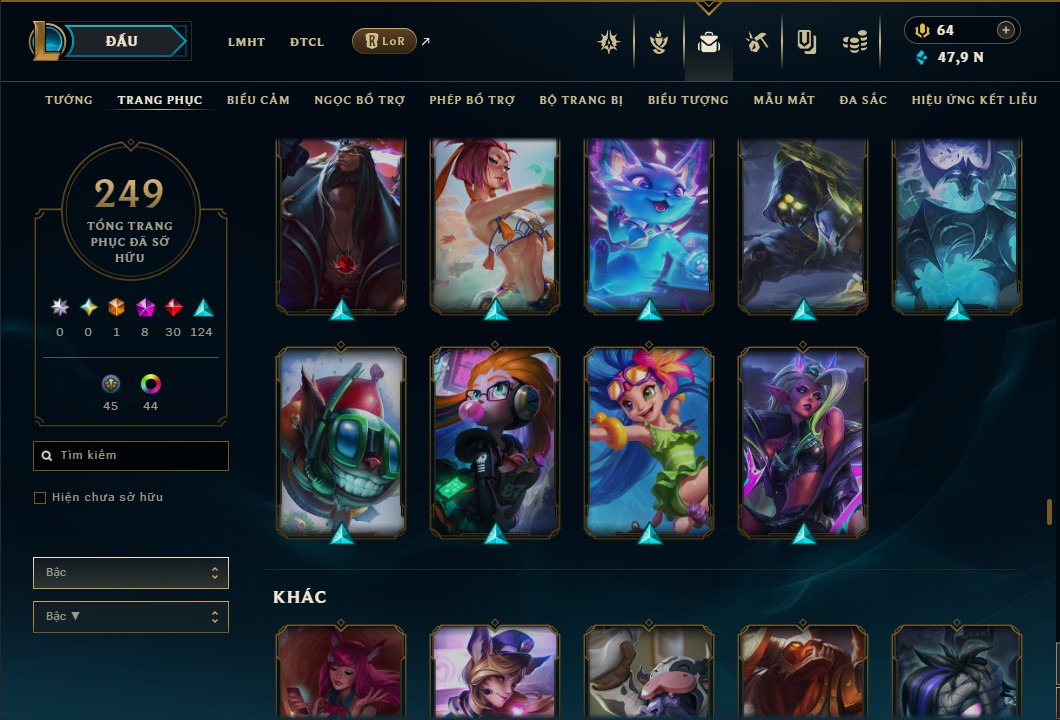Select the green snorkel Ziggs skin card
This screenshot has width=1060, height=720.
click(341, 440)
